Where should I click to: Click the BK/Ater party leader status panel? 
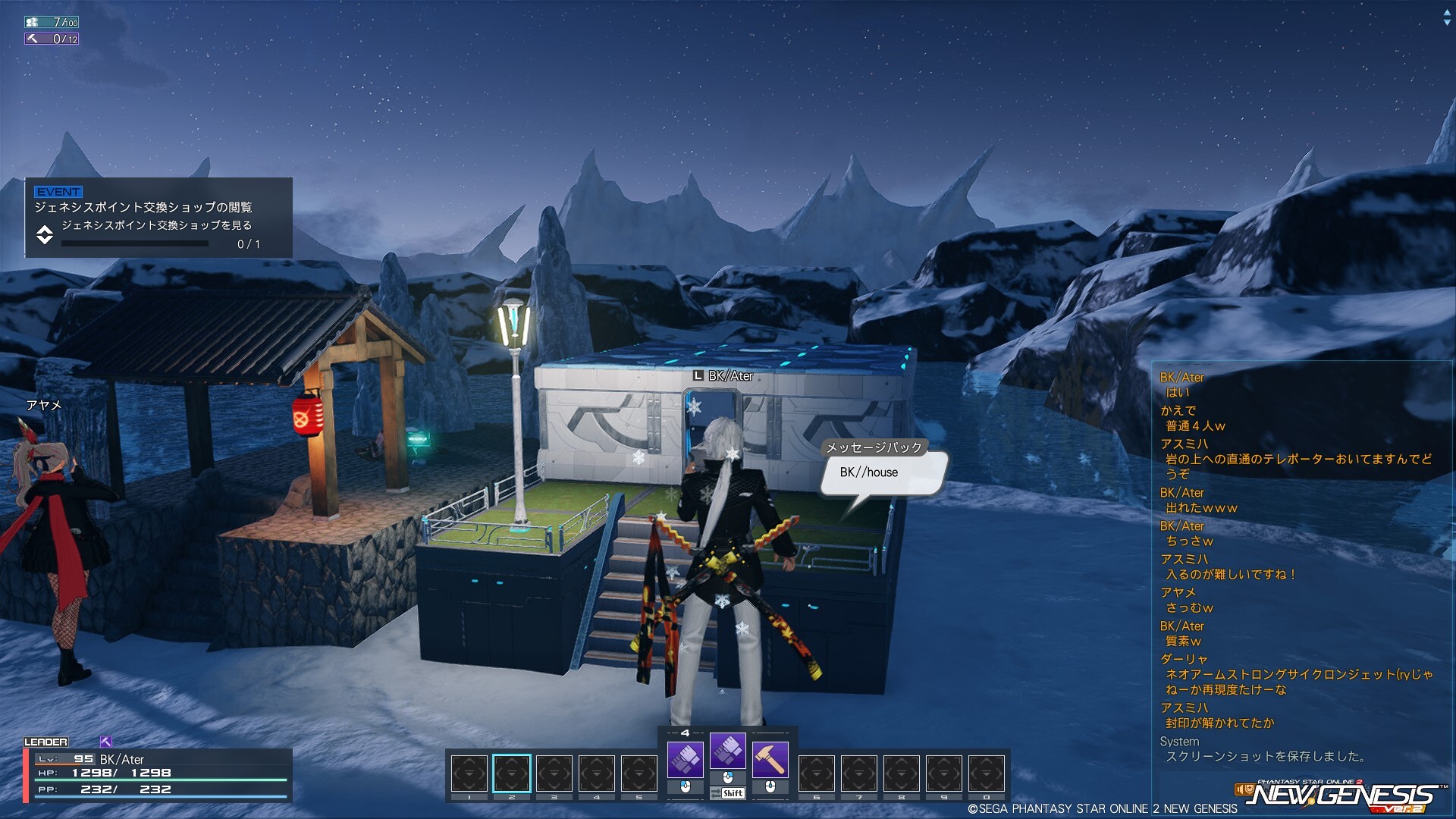(x=158, y=774)
